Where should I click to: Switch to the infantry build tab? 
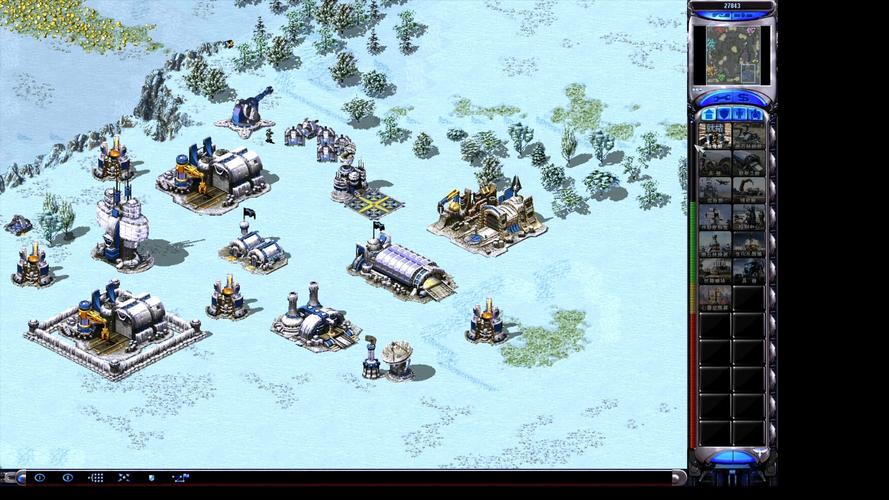(x=739, y=114)
